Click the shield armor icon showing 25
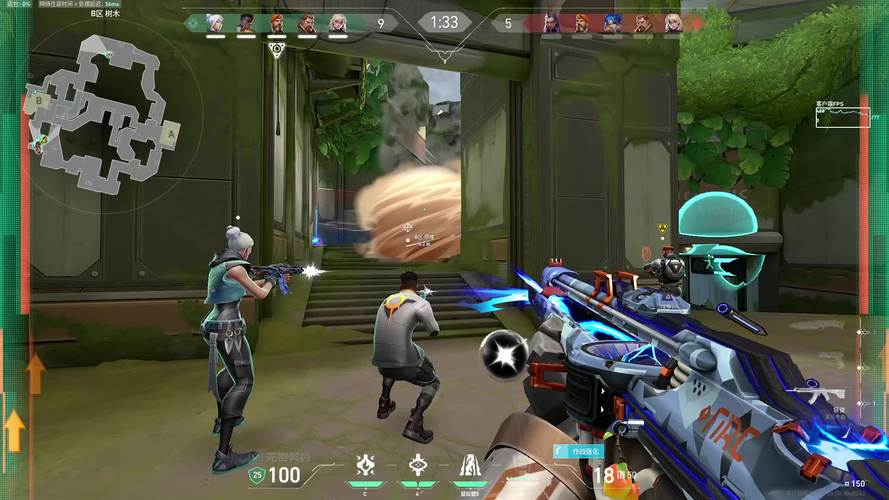Screen dimensions: 889x500 (256, 475)
